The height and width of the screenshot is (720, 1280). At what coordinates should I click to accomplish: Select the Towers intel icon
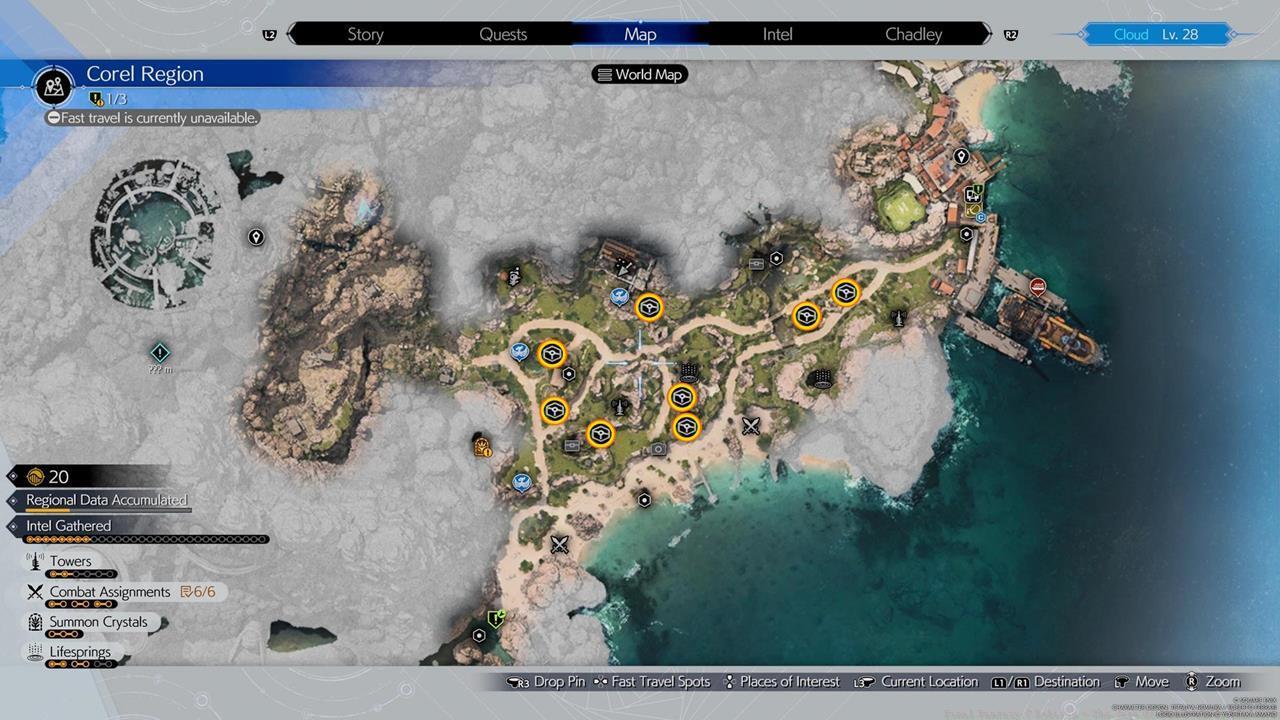pos(34,561)
